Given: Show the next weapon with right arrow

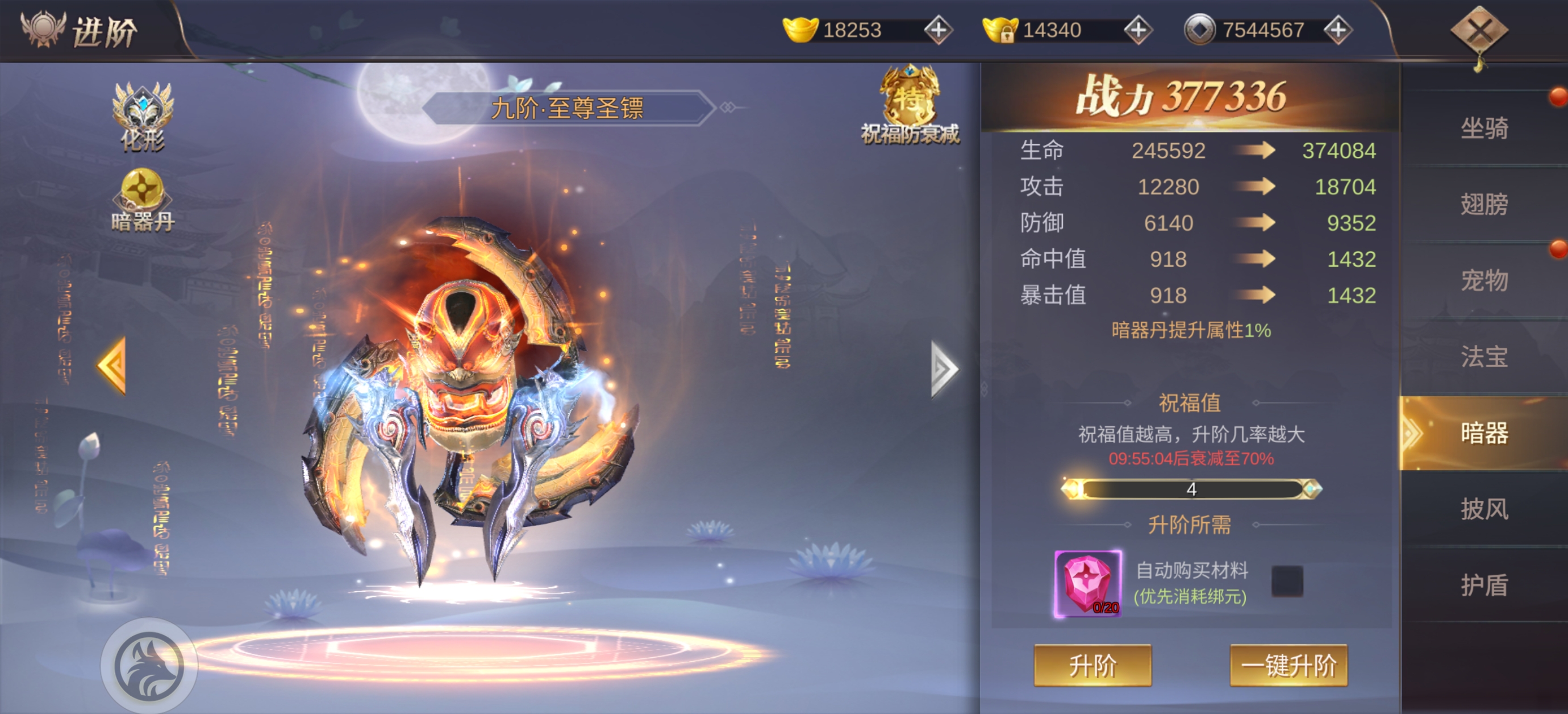Looking at the screenshot, I should [x=944, y=368].
